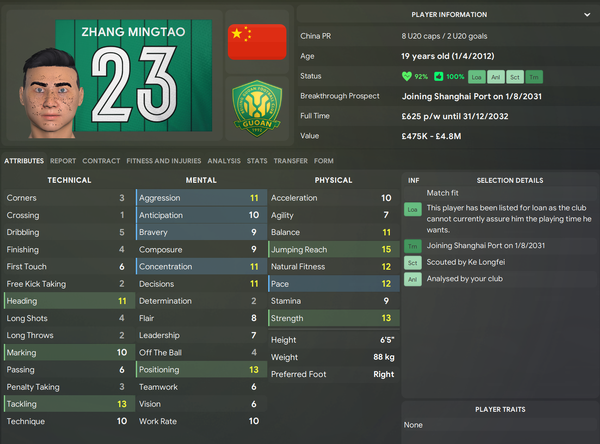Image resolution: width=600 pixels, height=444 pixels.
Task: Select the Analysis tab
Action: 226,160
